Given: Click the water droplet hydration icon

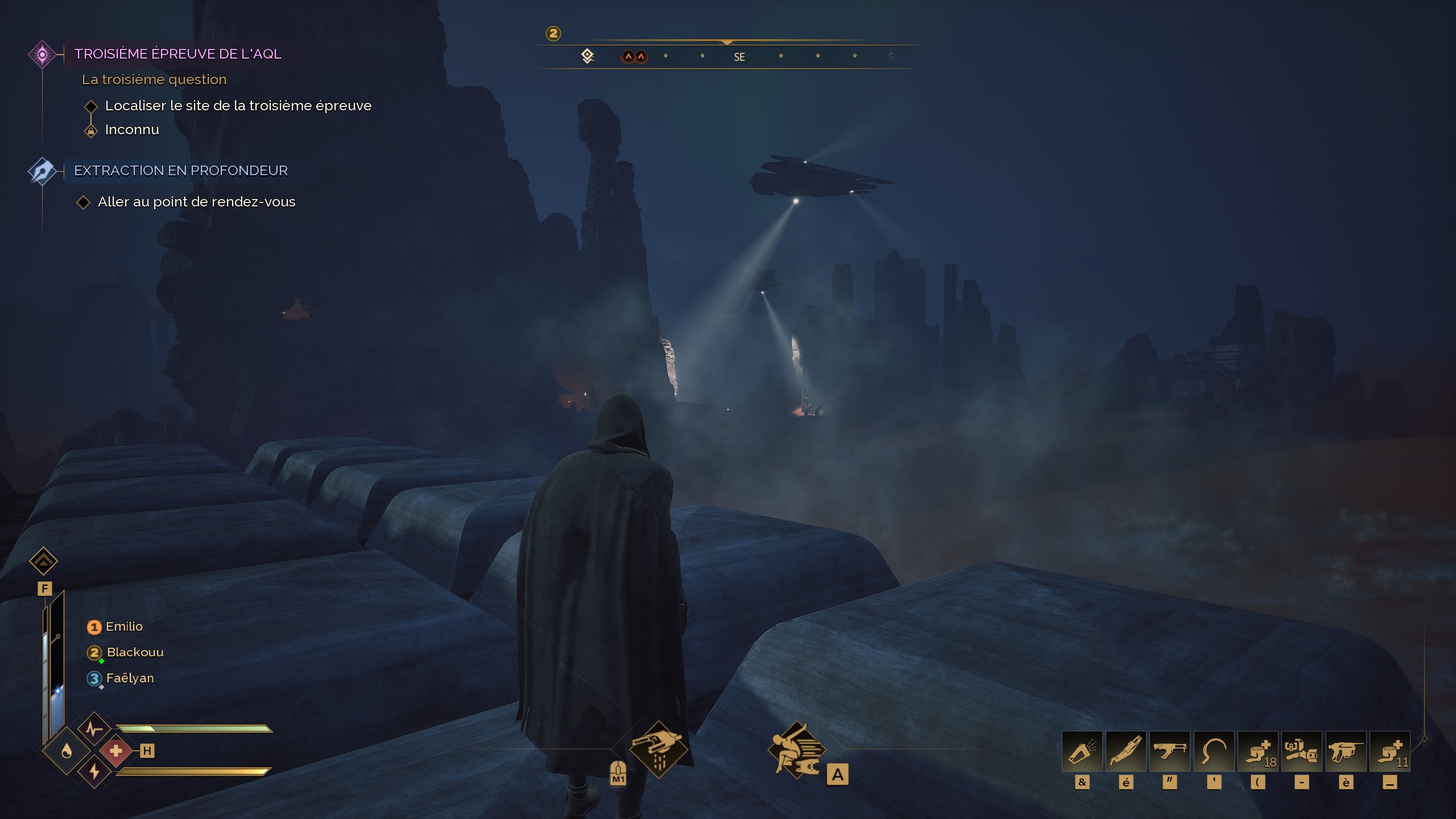Looking at the screenshot, I should (x=67, y=752).
